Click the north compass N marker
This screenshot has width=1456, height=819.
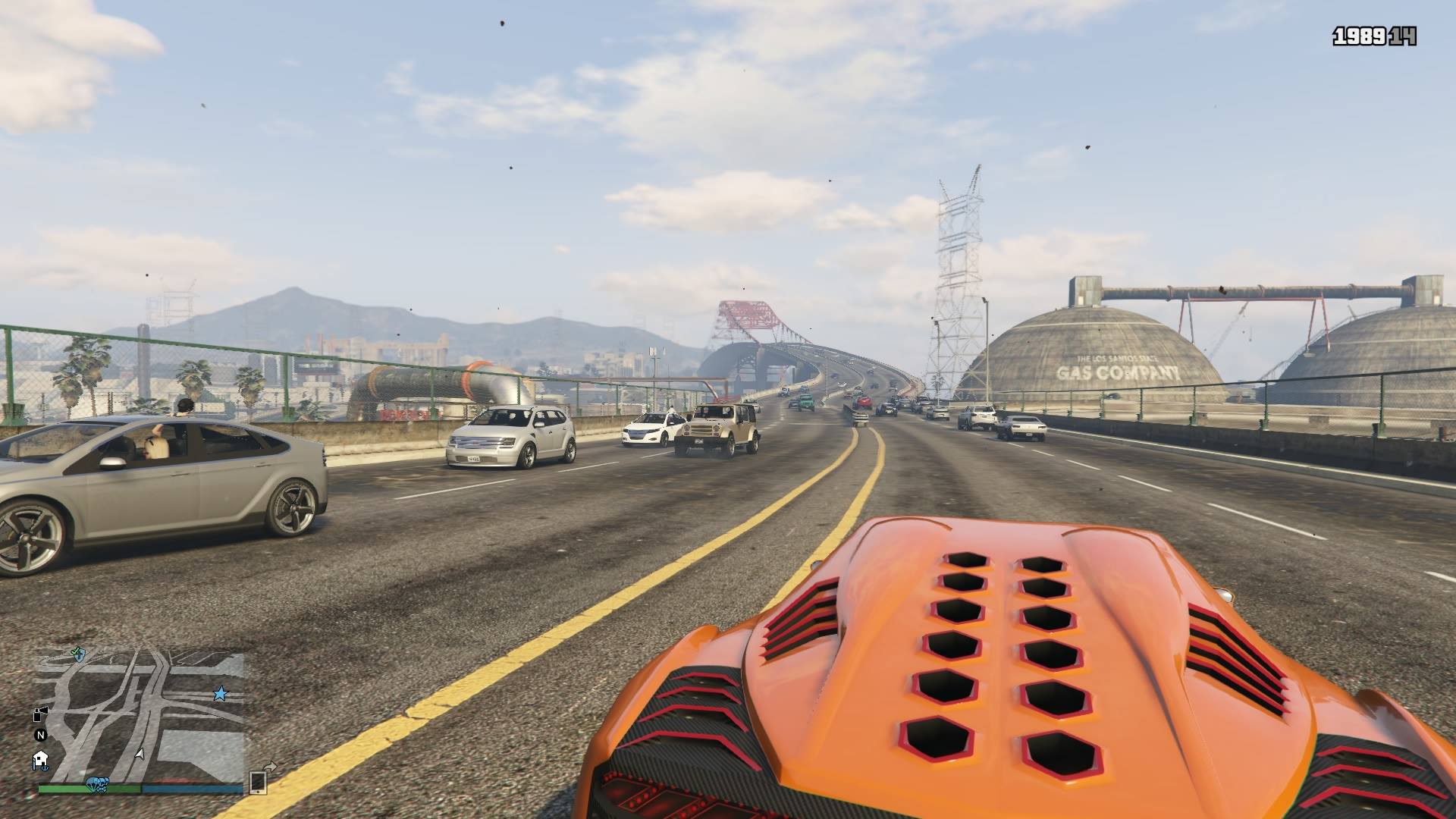[x=41, y=735]
